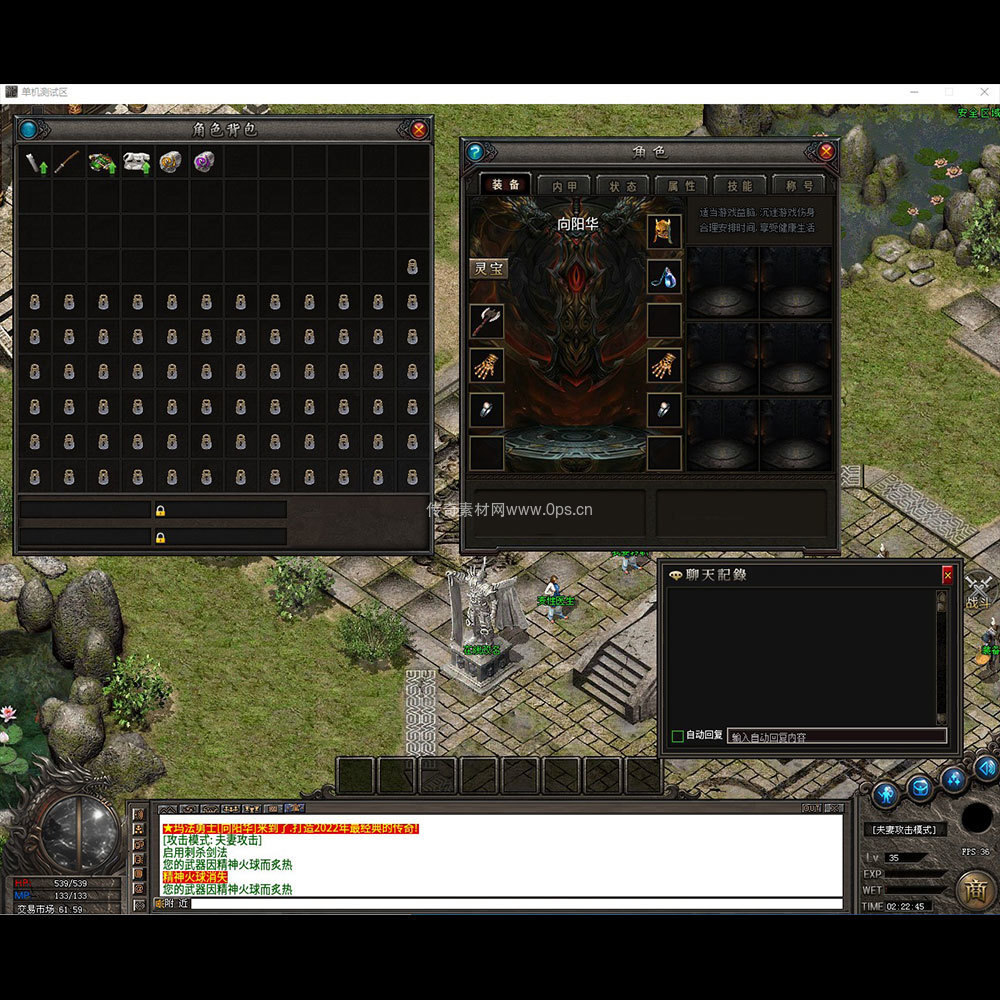Viewport: 1000px width, 1000px height.
Task: Show the 属性 attributes tab
Action: point(681,185)
